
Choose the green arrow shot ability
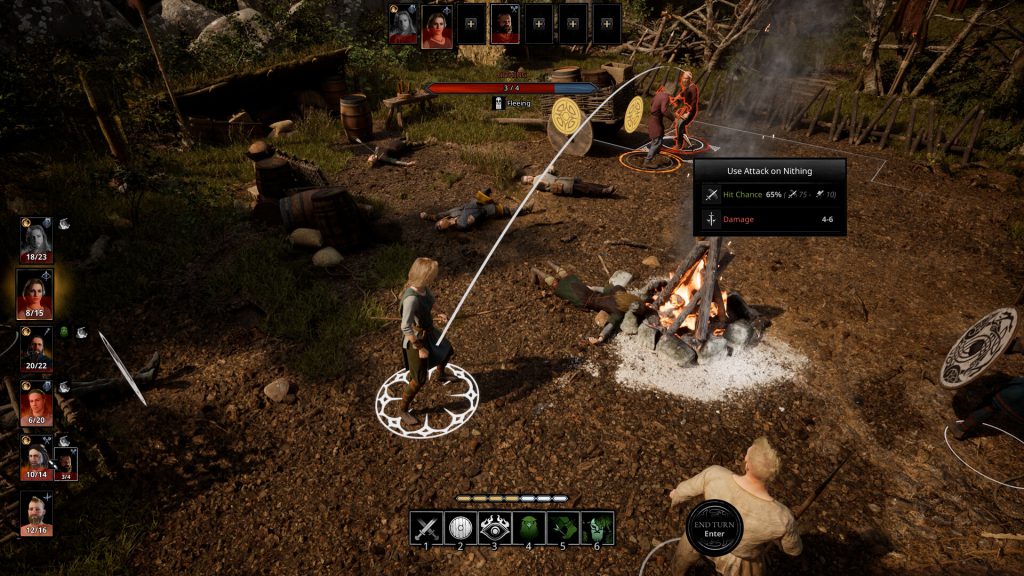pos(563,527)
